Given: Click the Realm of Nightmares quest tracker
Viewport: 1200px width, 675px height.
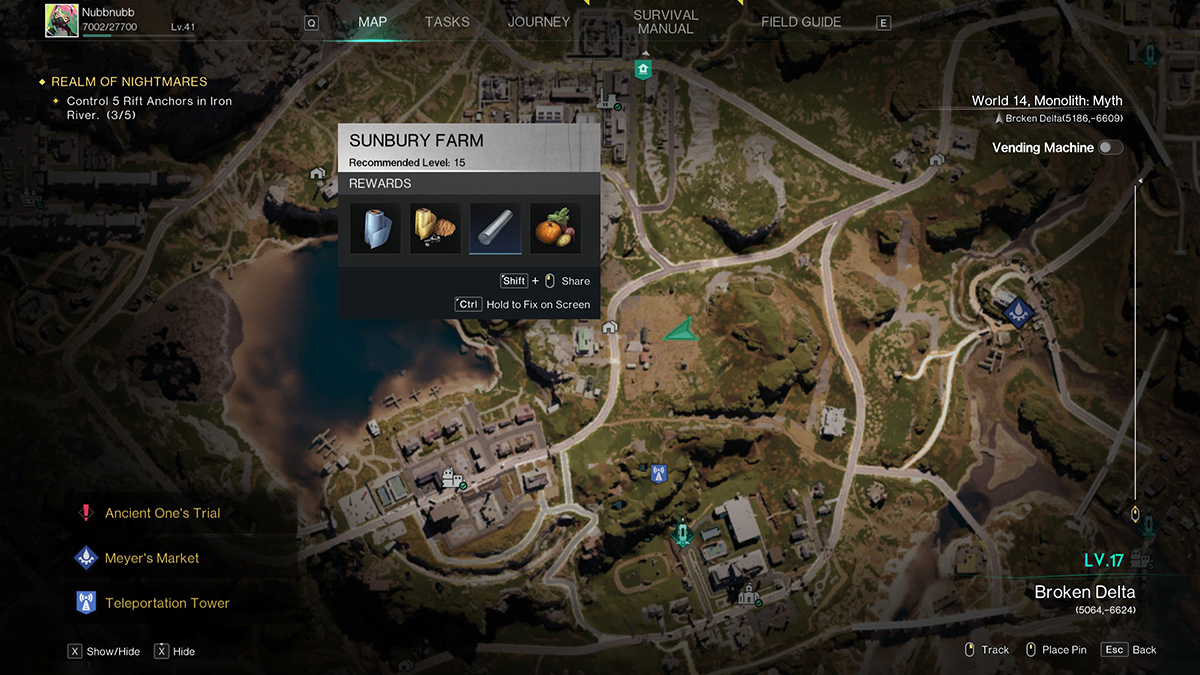Looking at the screenshot, I should [x=129, y=82].
